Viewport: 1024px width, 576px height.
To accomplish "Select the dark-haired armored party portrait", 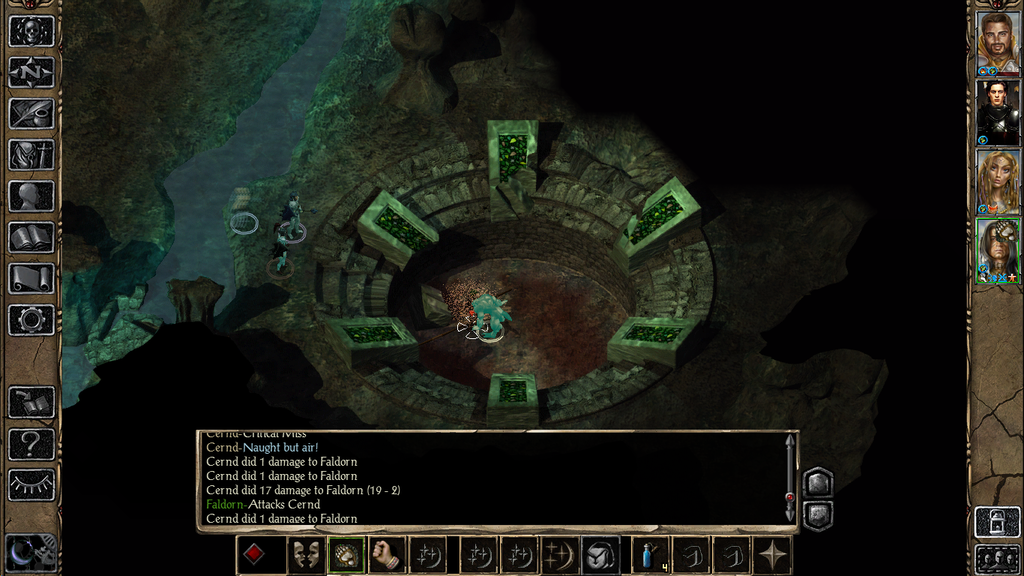I will (997, 110).
